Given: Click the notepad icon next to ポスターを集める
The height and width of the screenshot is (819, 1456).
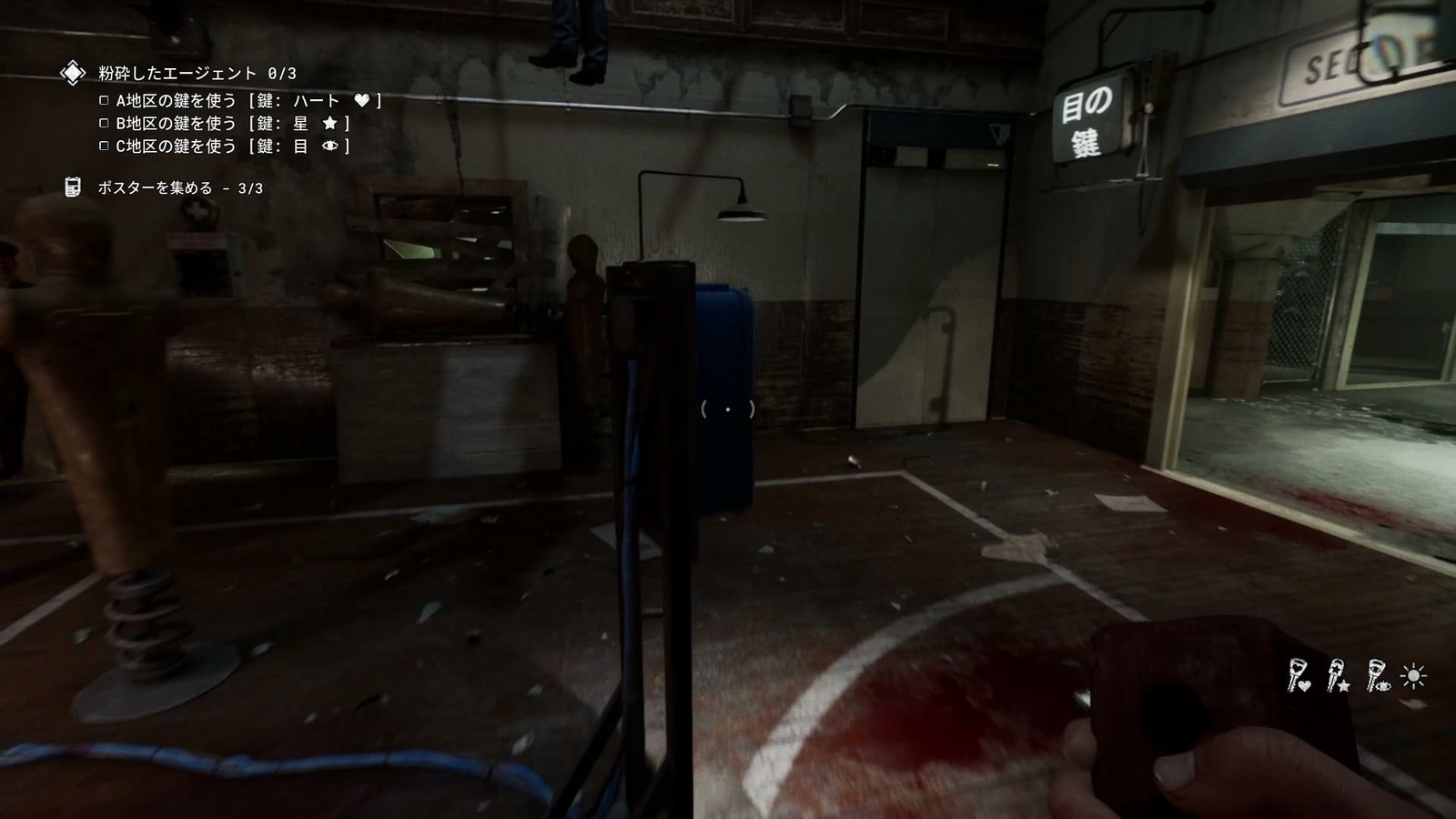Looking at the screenshot, I should [73, 187].
